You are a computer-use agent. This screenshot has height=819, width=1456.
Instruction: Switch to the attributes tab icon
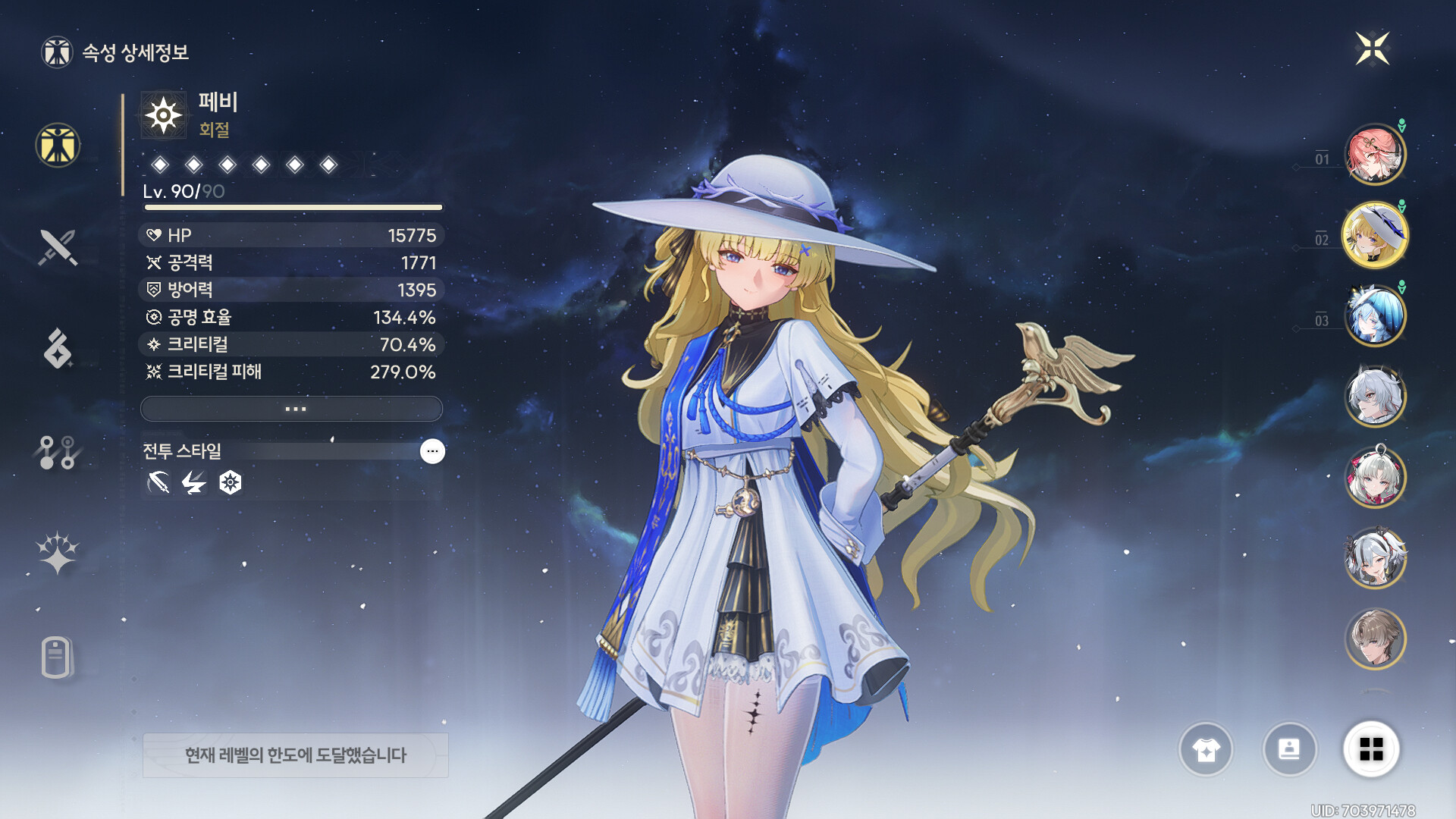tap(58, 145)
